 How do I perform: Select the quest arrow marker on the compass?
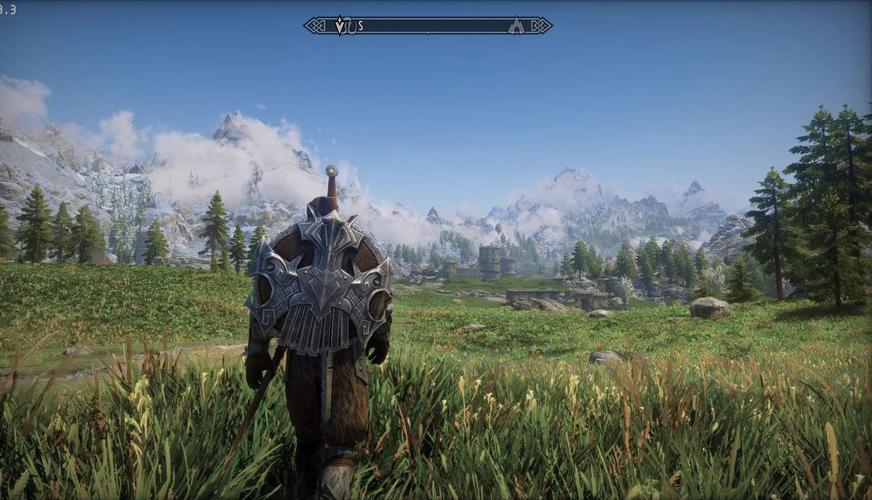coord(341,25)
